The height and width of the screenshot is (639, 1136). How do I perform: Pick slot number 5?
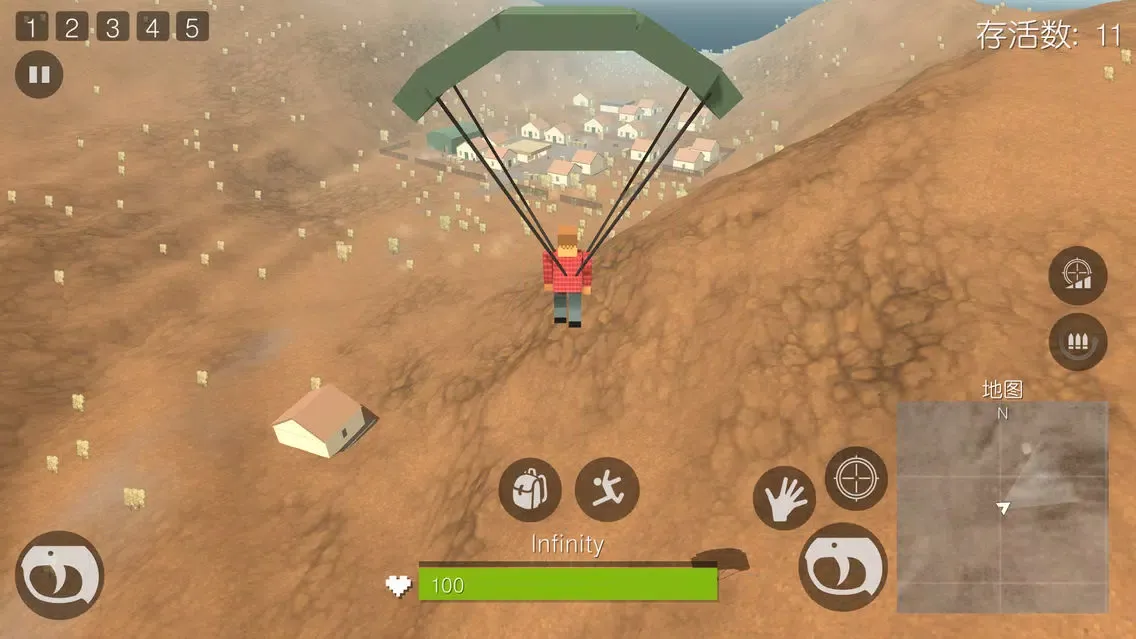(x=192, y=27)
